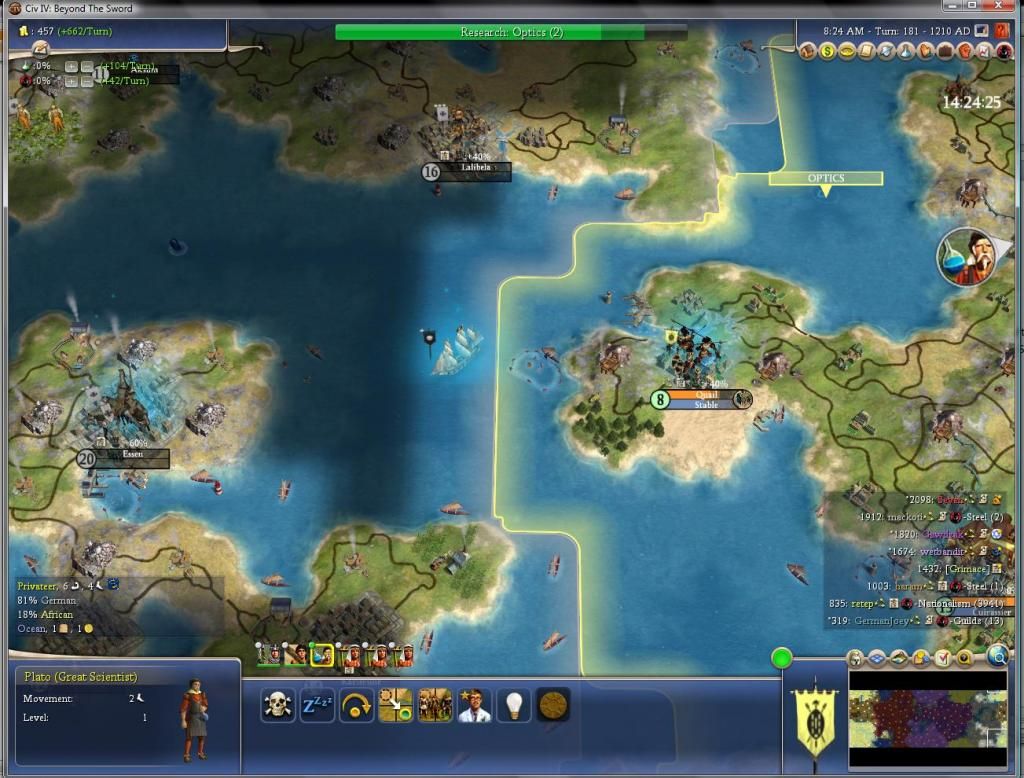Choose the skip turn arrow action
The image size is (1024, 778).
pyautogui.click(x=356, y=705)
